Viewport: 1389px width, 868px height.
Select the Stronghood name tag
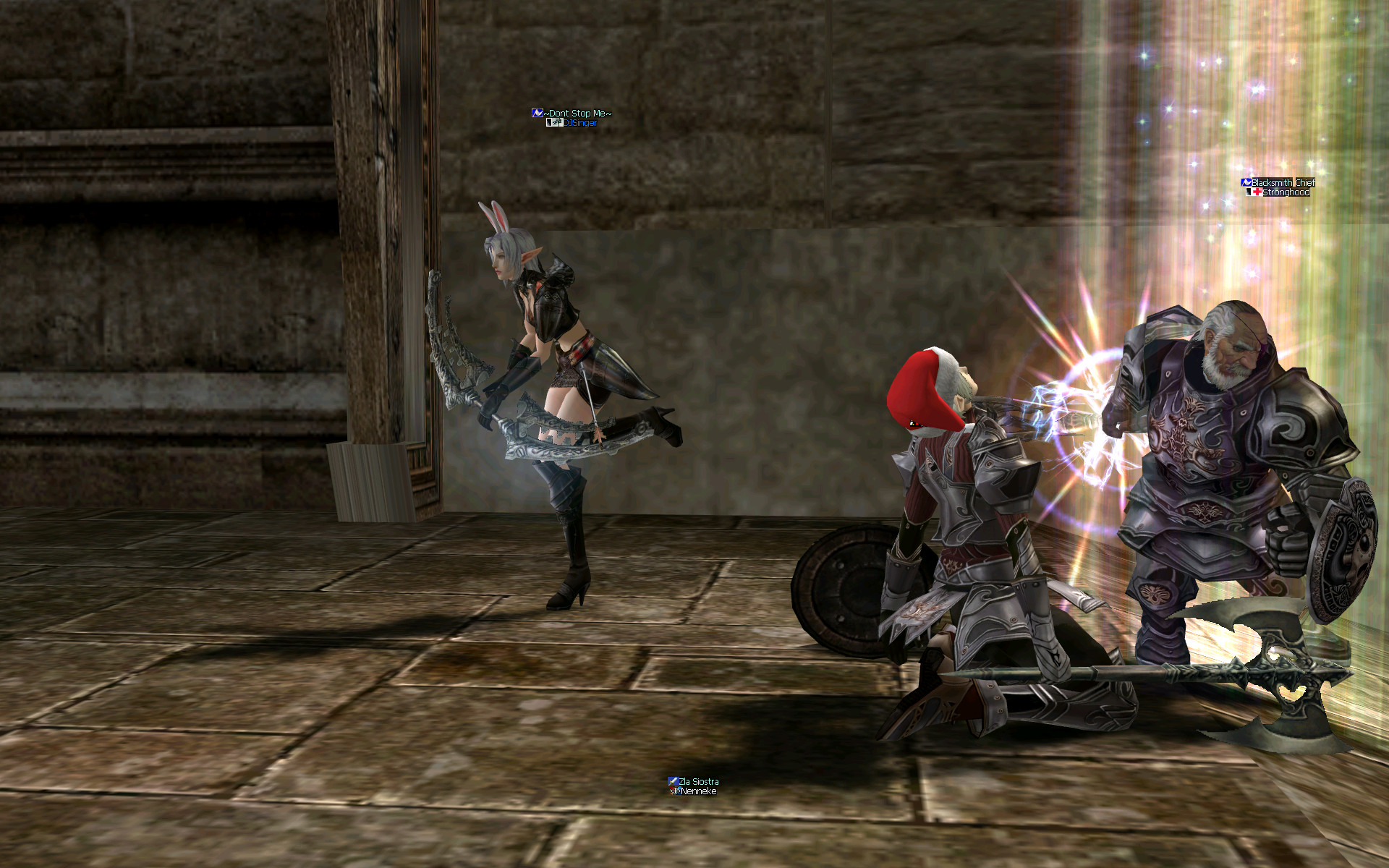pyautogui.click(x=1286, y=192)
